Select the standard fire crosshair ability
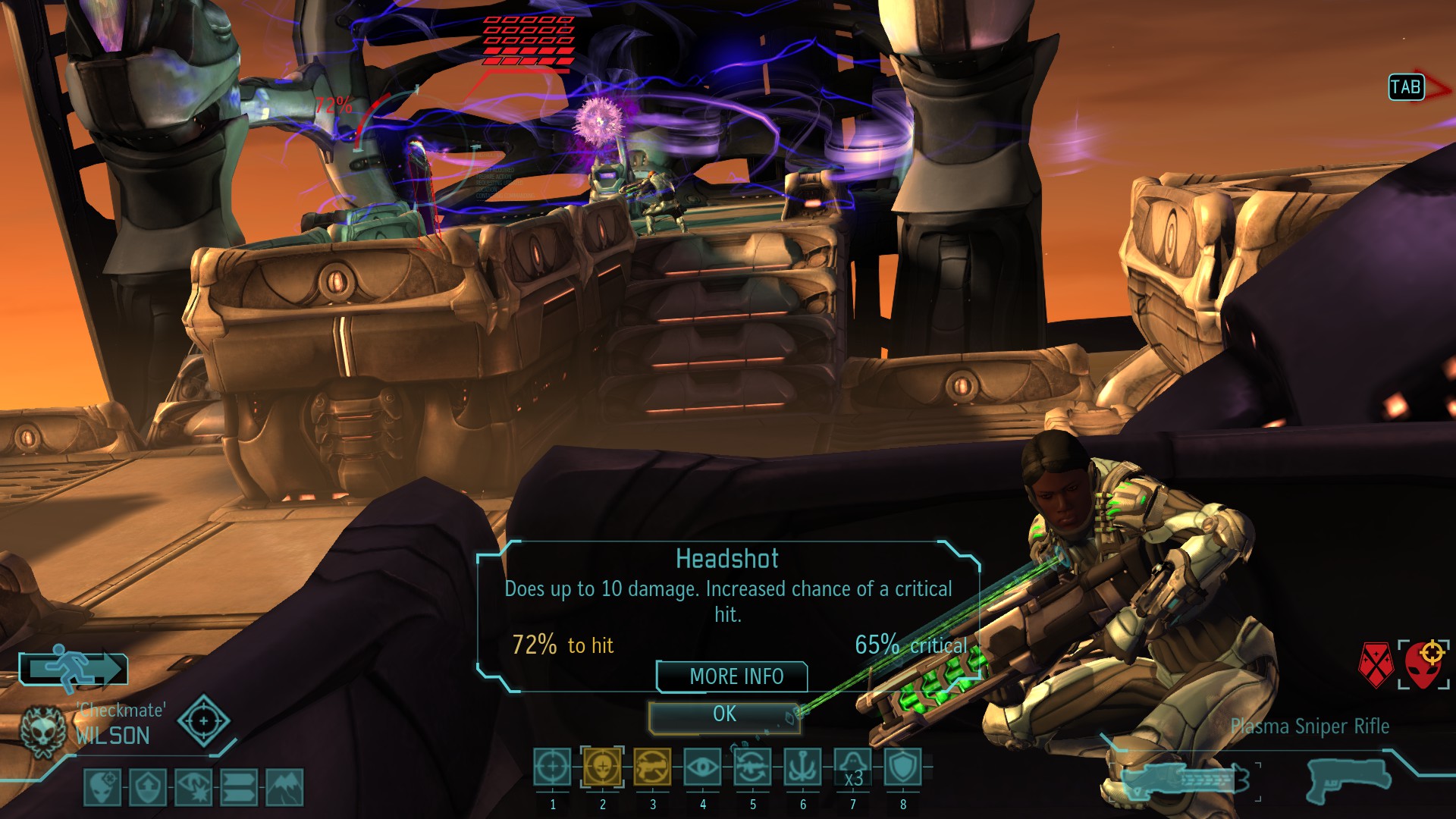Image resolution: width=1456 pixels, height=819 pixels. coord(552,767)
